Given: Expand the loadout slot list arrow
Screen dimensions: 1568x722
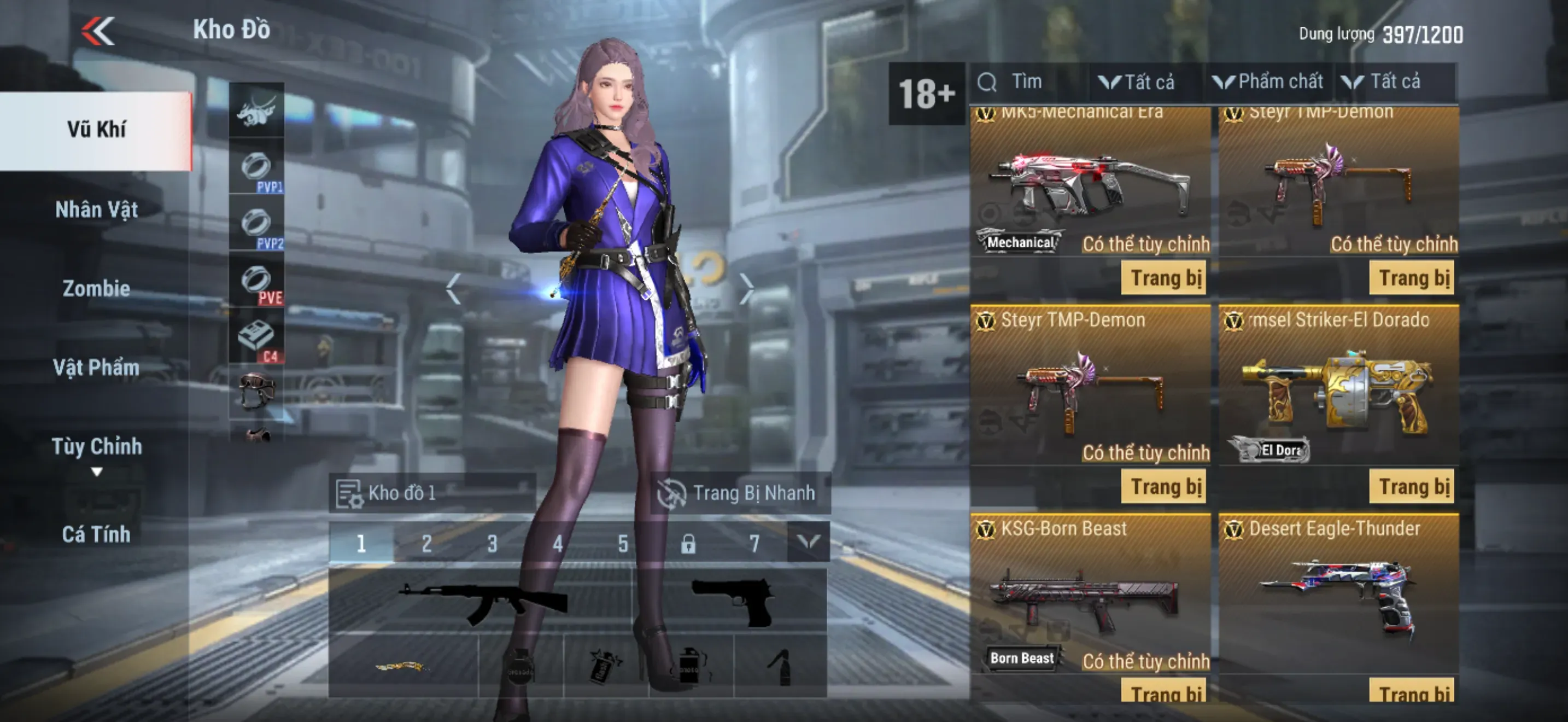Looking at the screenshot, I should [809, 542].
